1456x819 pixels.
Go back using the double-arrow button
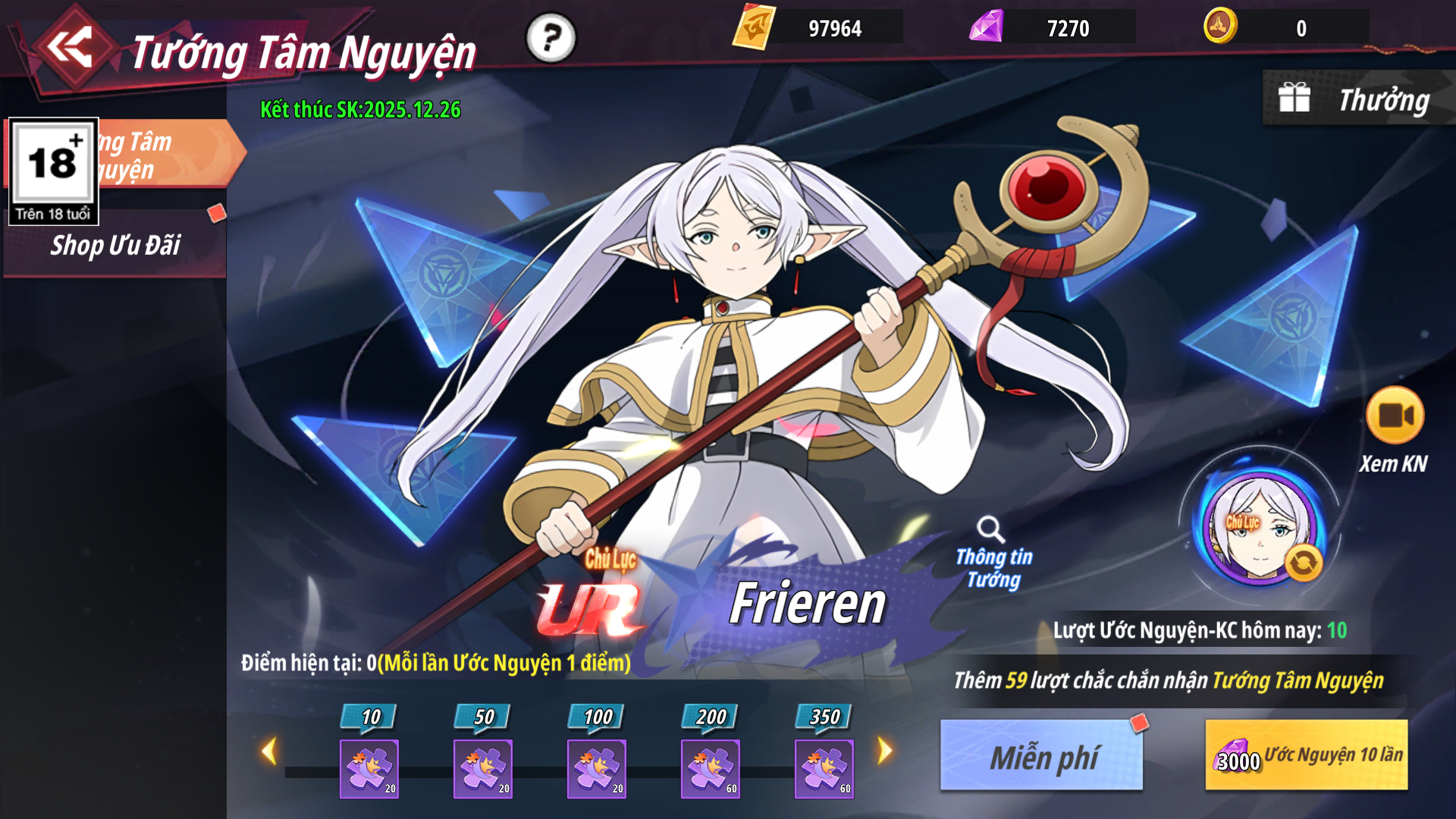tap(70, 49)
